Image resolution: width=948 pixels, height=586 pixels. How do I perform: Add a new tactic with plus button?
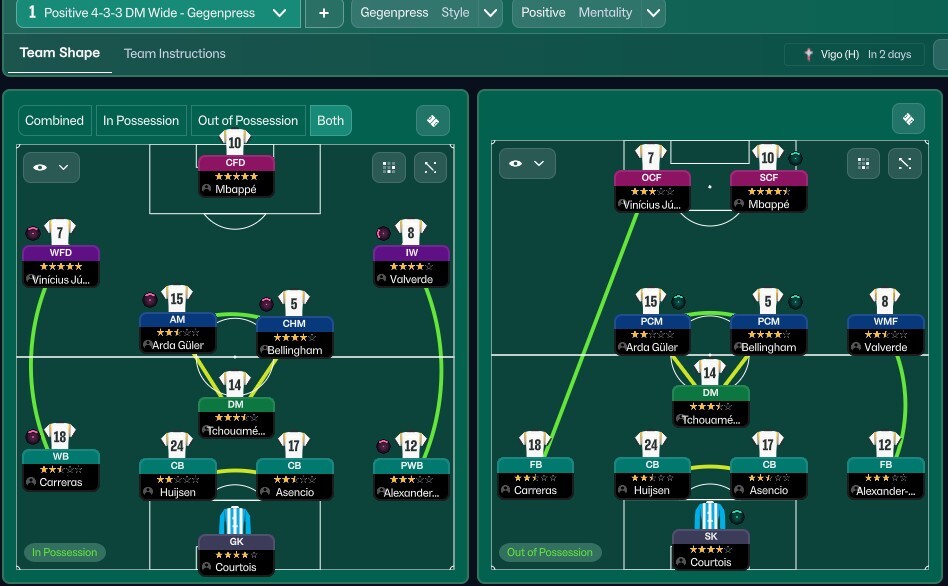pos(323,13)
